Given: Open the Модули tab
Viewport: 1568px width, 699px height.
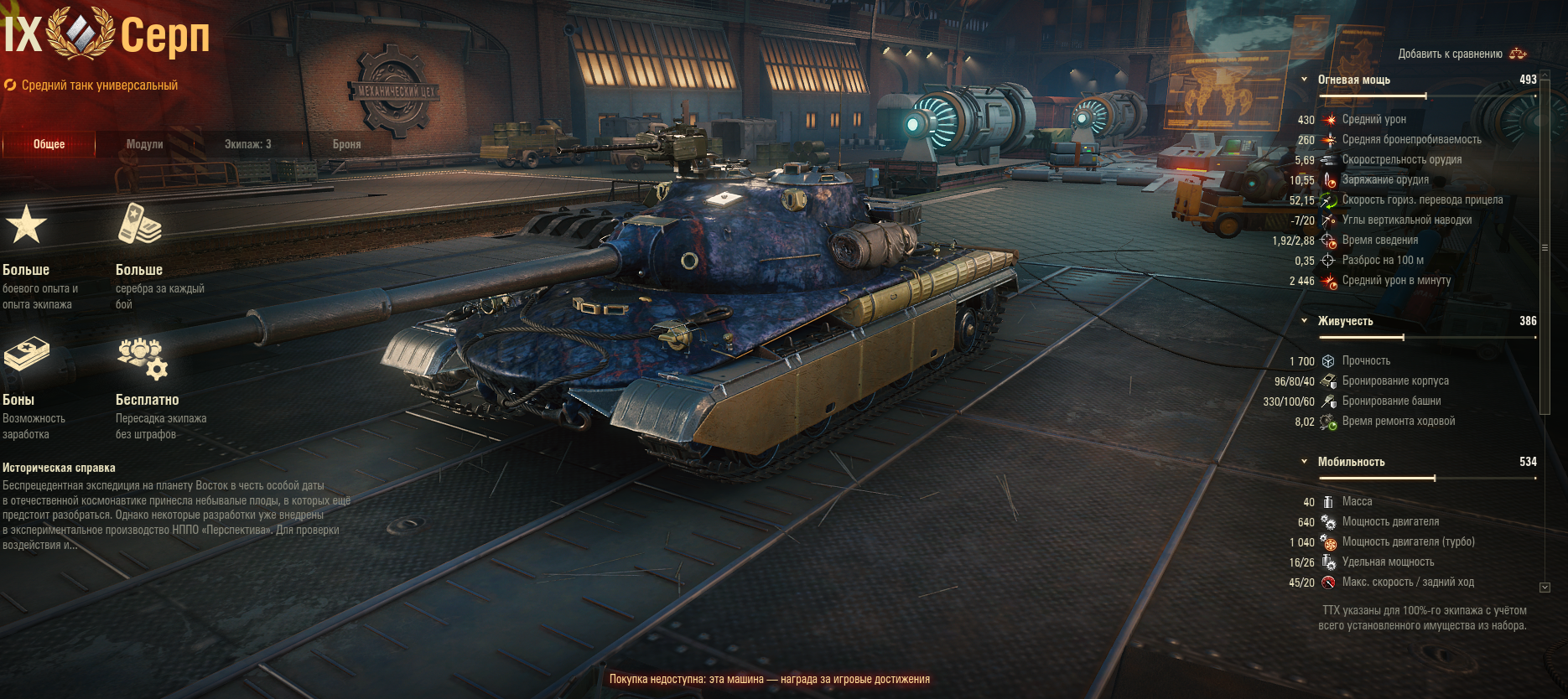Looking at the screenshot, I should coord(144,144).
